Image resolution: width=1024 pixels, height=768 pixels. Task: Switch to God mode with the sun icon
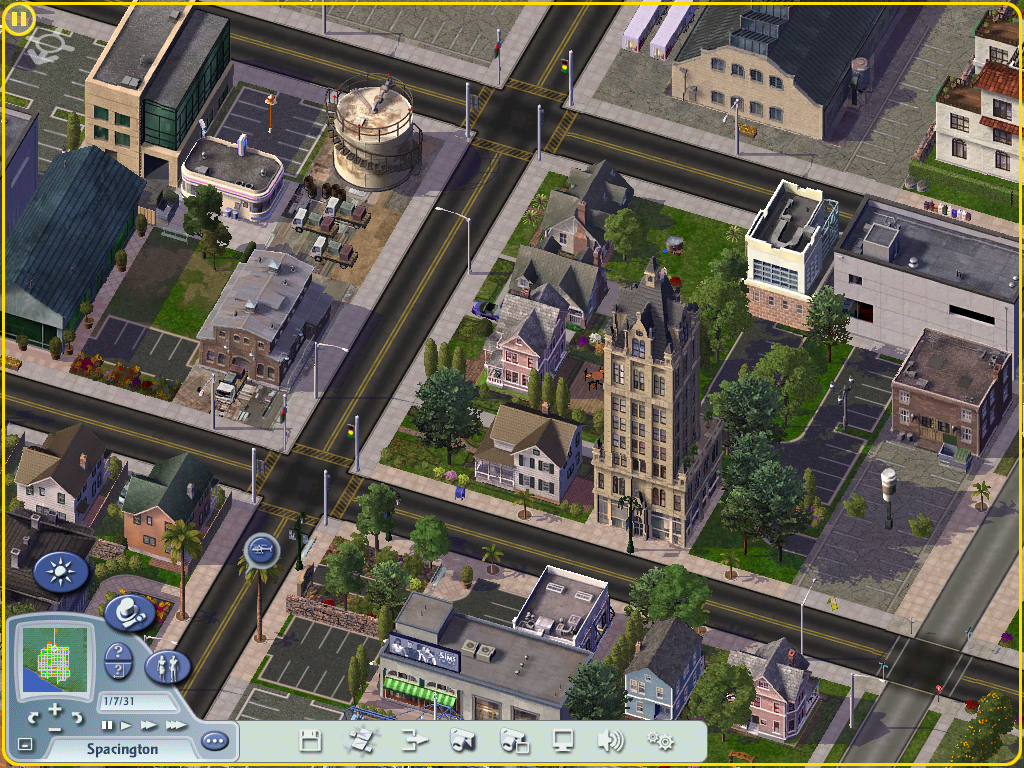click(61, 573)
